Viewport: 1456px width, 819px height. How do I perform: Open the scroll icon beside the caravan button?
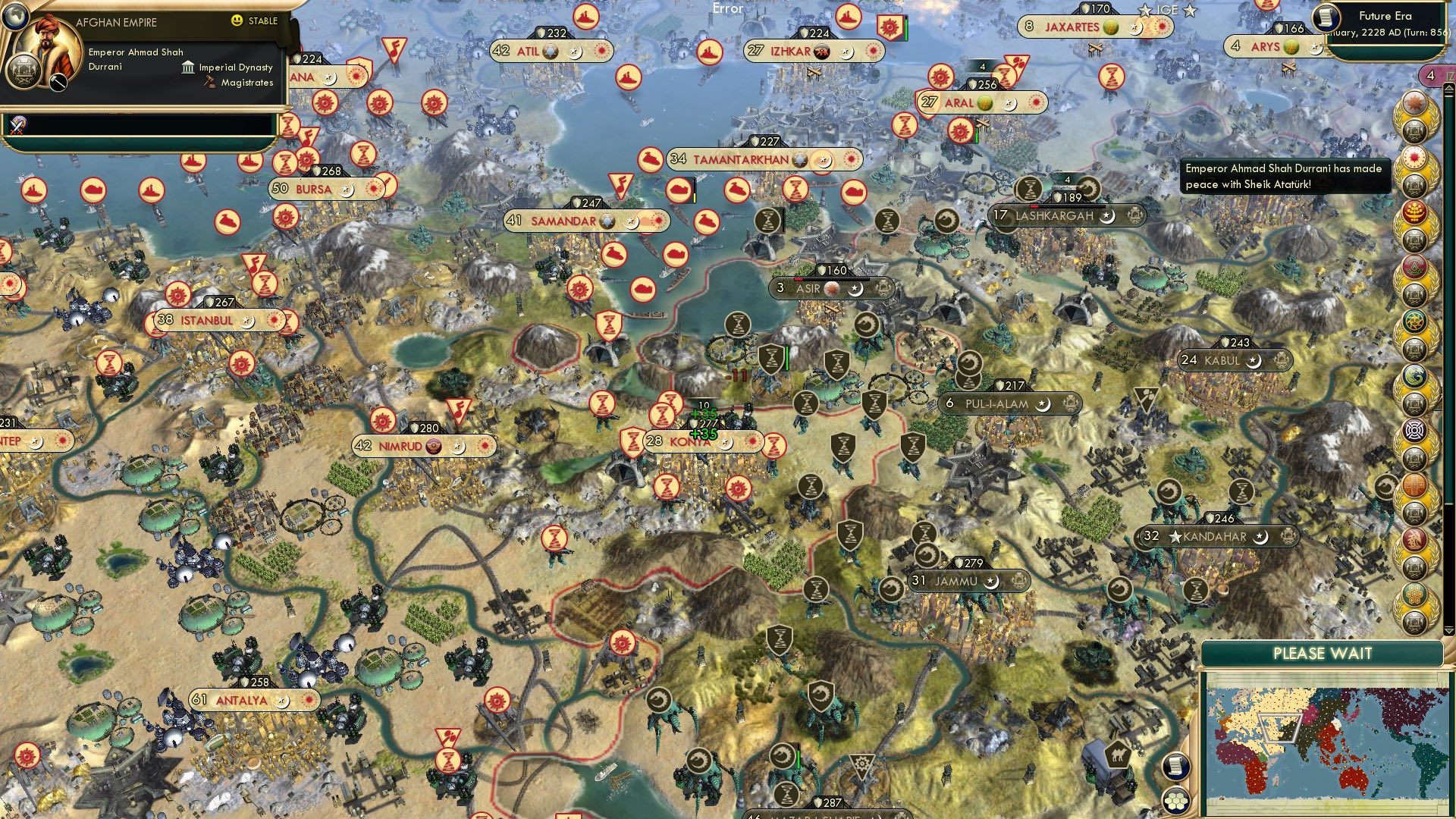(x=1176, y=767)
